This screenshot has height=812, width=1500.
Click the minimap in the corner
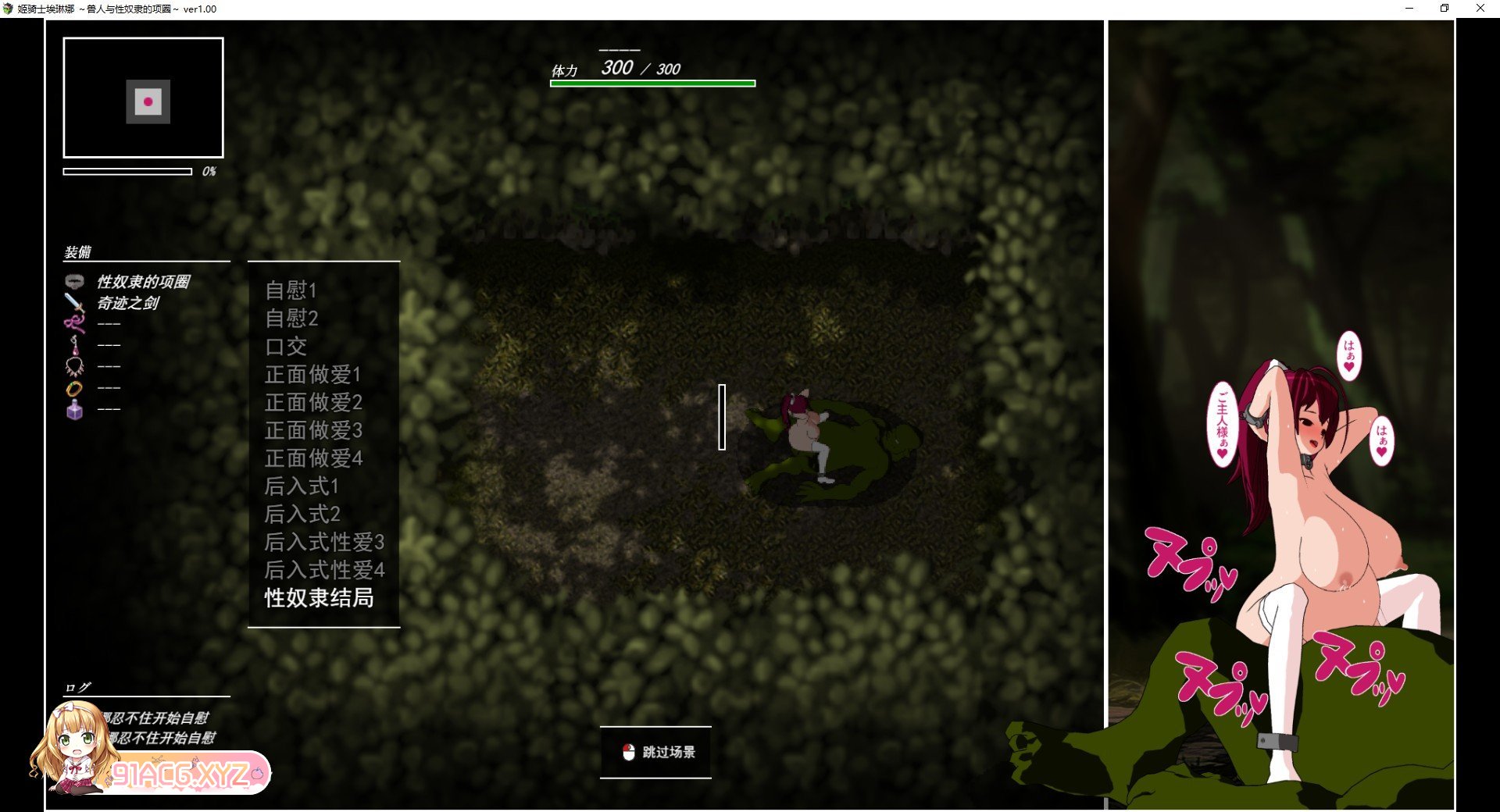click(144, 98)
